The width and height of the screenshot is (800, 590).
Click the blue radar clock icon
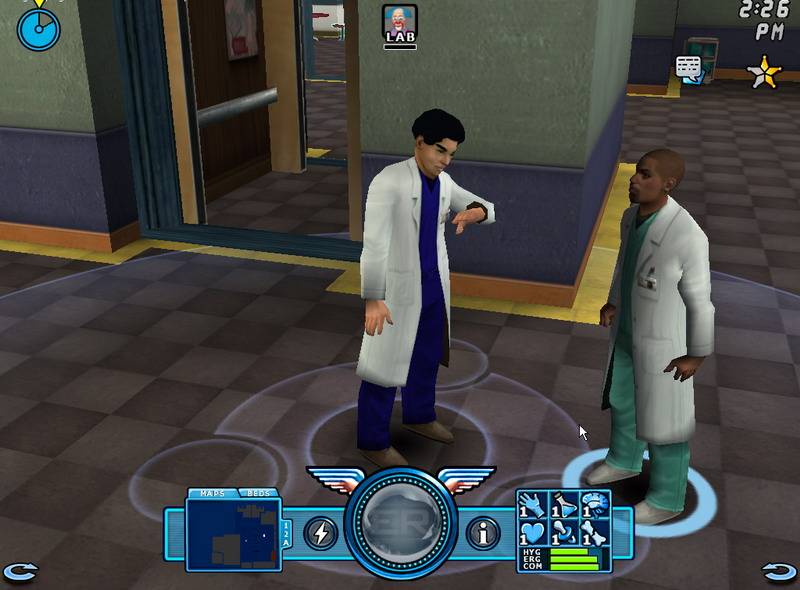[38, 29]
